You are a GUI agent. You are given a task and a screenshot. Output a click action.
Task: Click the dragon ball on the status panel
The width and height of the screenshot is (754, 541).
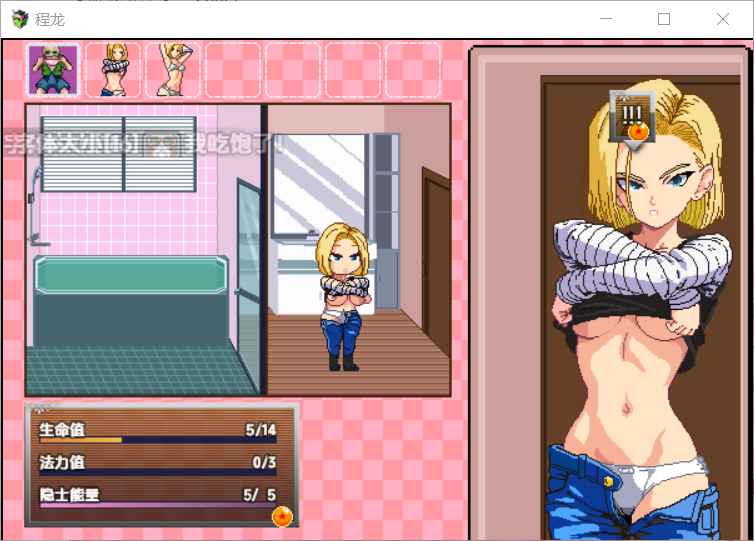click(282, 516)
